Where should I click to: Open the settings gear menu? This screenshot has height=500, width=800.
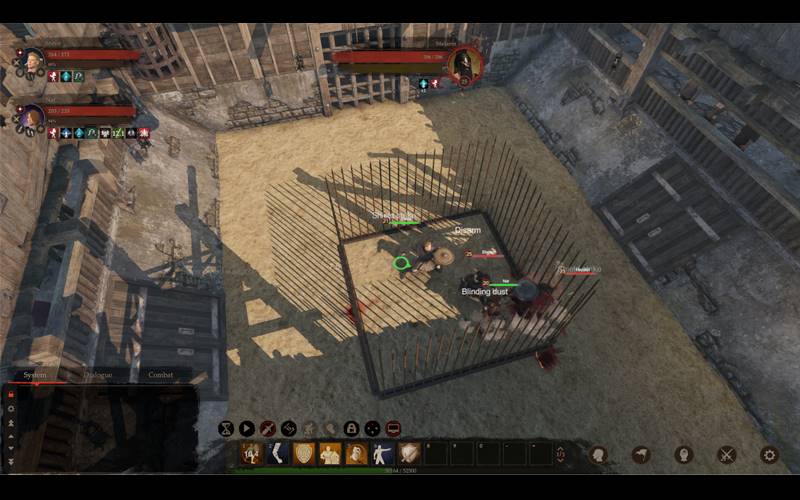769,454
